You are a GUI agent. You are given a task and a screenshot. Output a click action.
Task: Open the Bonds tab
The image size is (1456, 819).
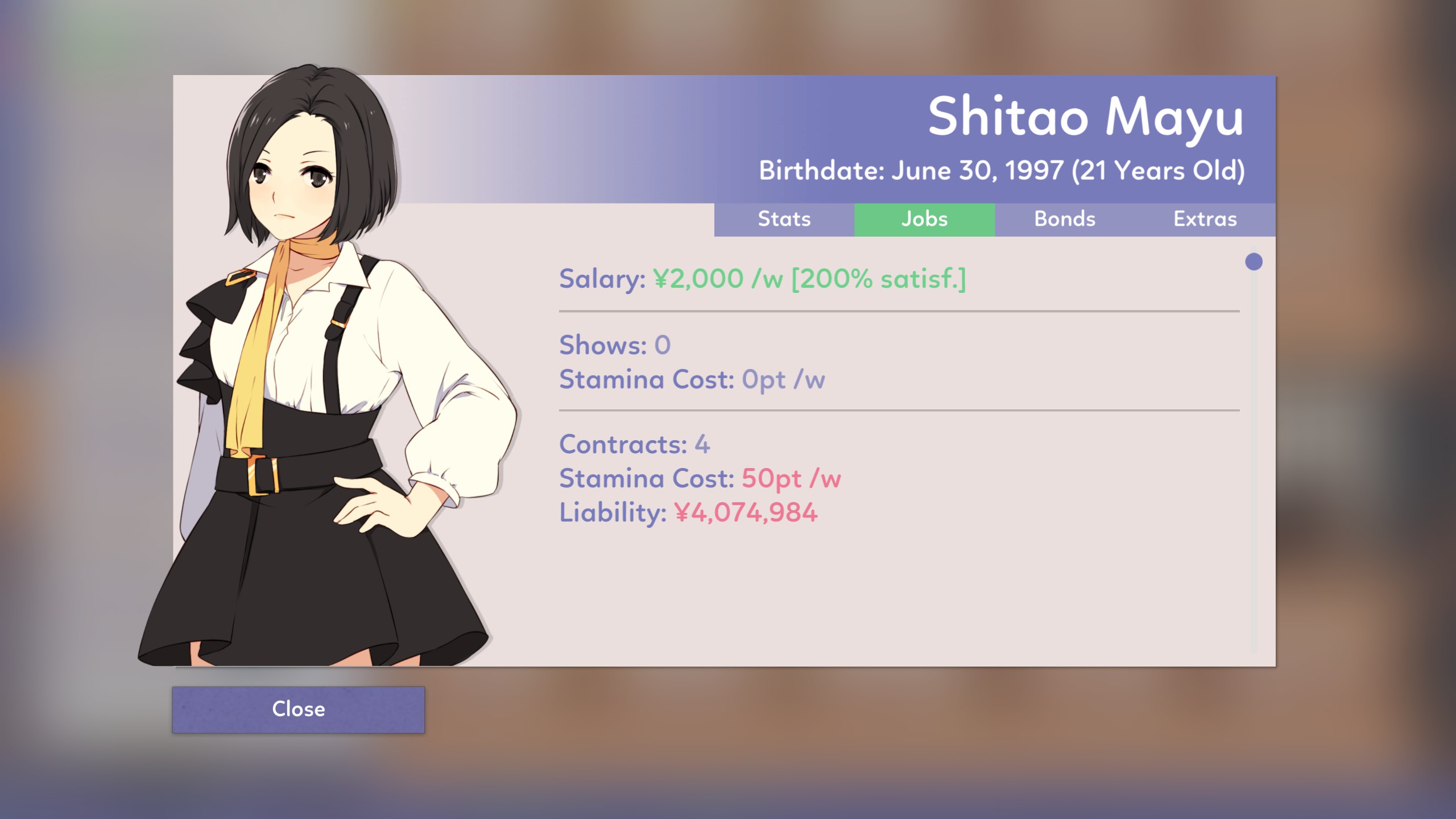tap(1064, 220)
